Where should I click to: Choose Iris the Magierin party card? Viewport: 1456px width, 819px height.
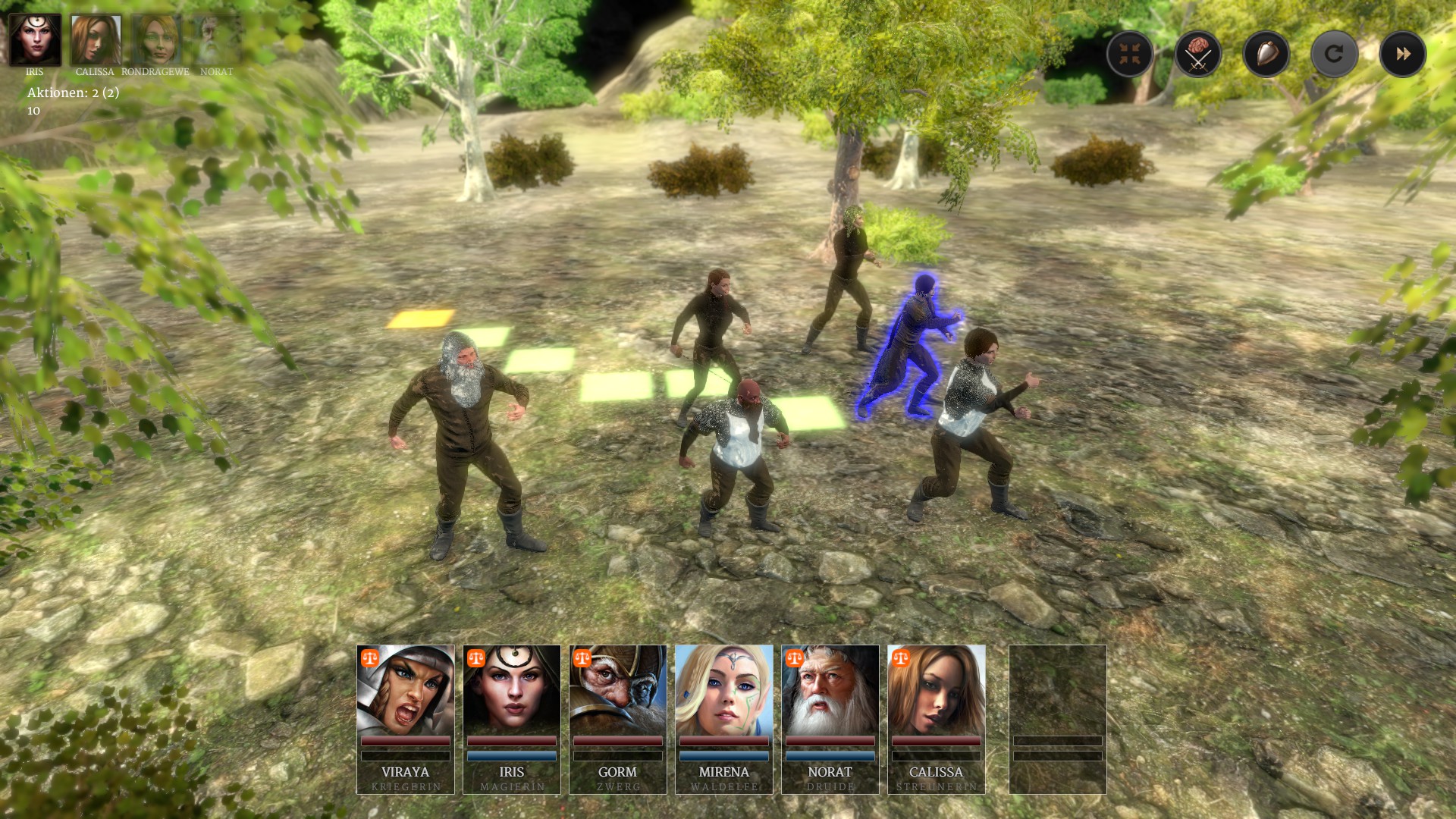point(512,719)
